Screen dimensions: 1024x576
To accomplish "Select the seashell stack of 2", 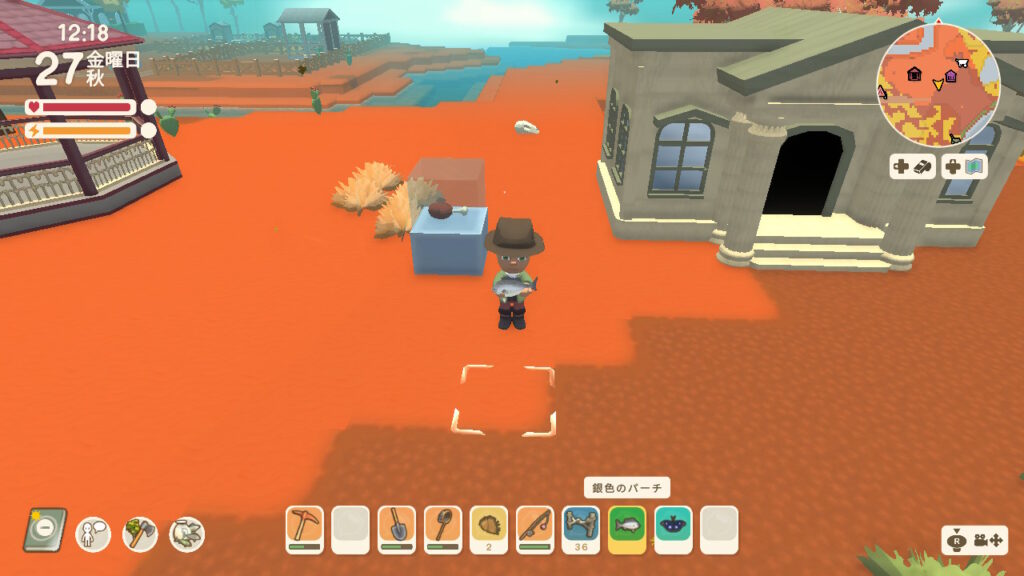I will point(489,528).
